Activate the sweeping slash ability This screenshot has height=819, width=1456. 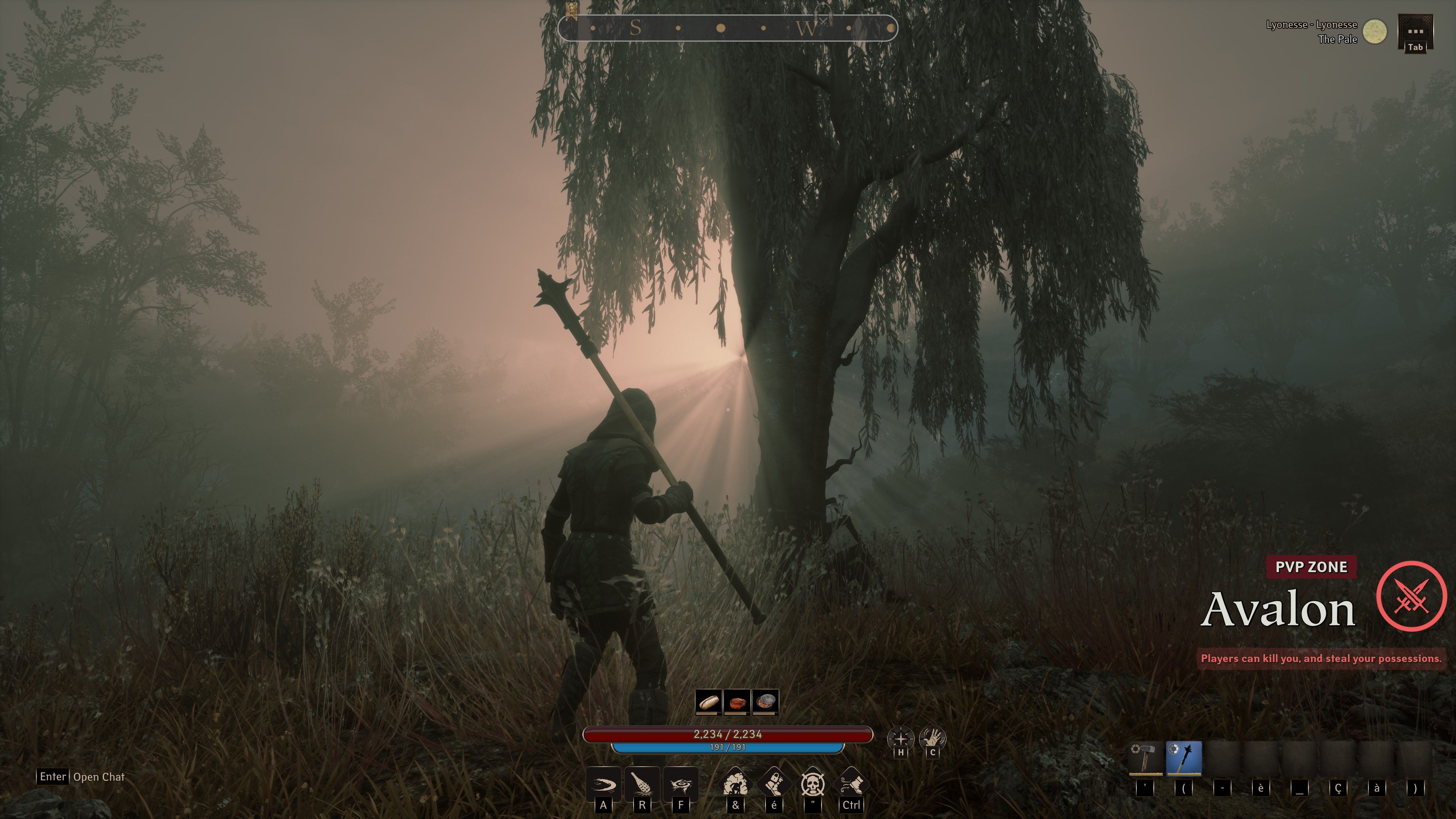(603, 784)
